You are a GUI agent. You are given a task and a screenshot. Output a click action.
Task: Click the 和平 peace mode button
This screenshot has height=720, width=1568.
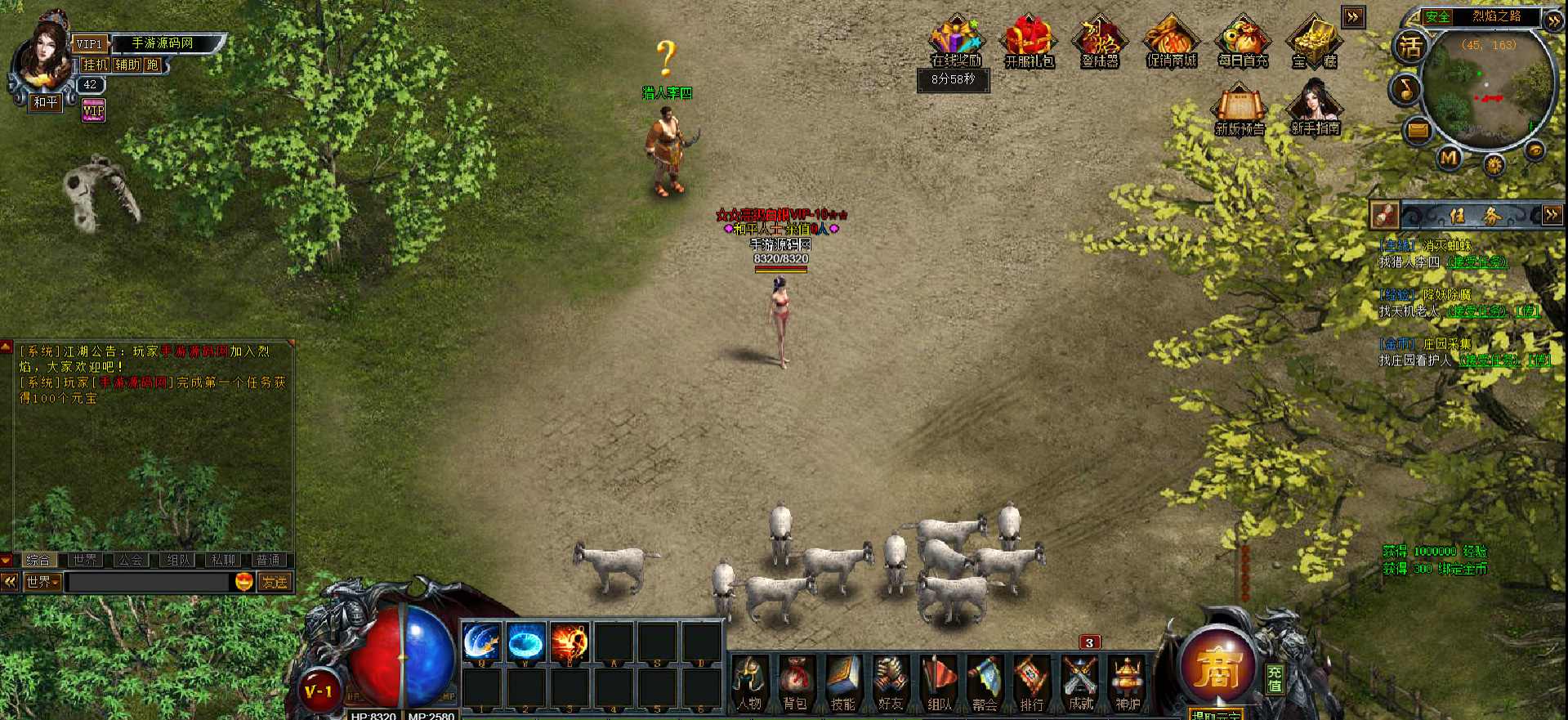pos(46,102)
